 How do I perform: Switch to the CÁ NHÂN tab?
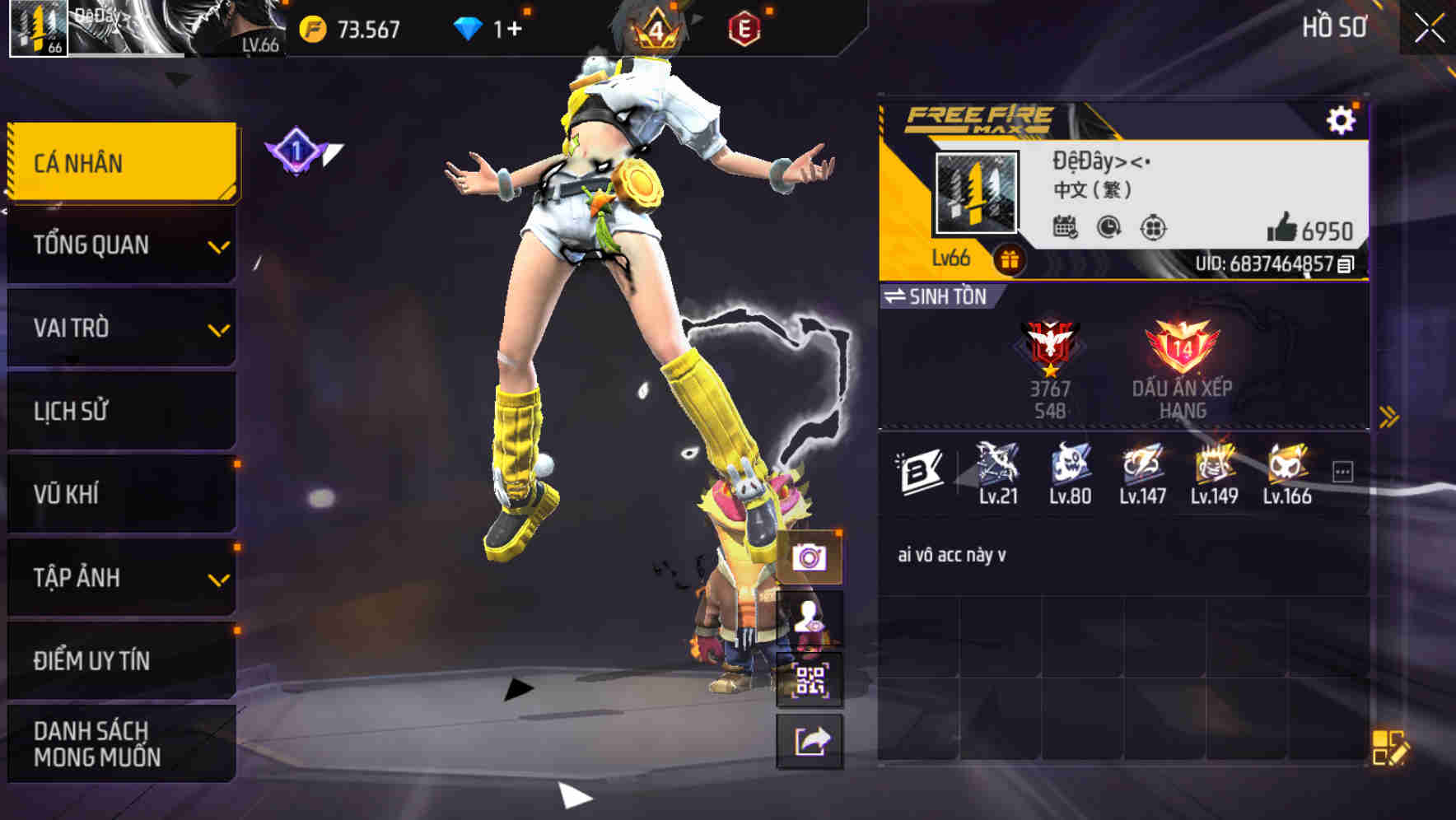[x=120, y=162]
